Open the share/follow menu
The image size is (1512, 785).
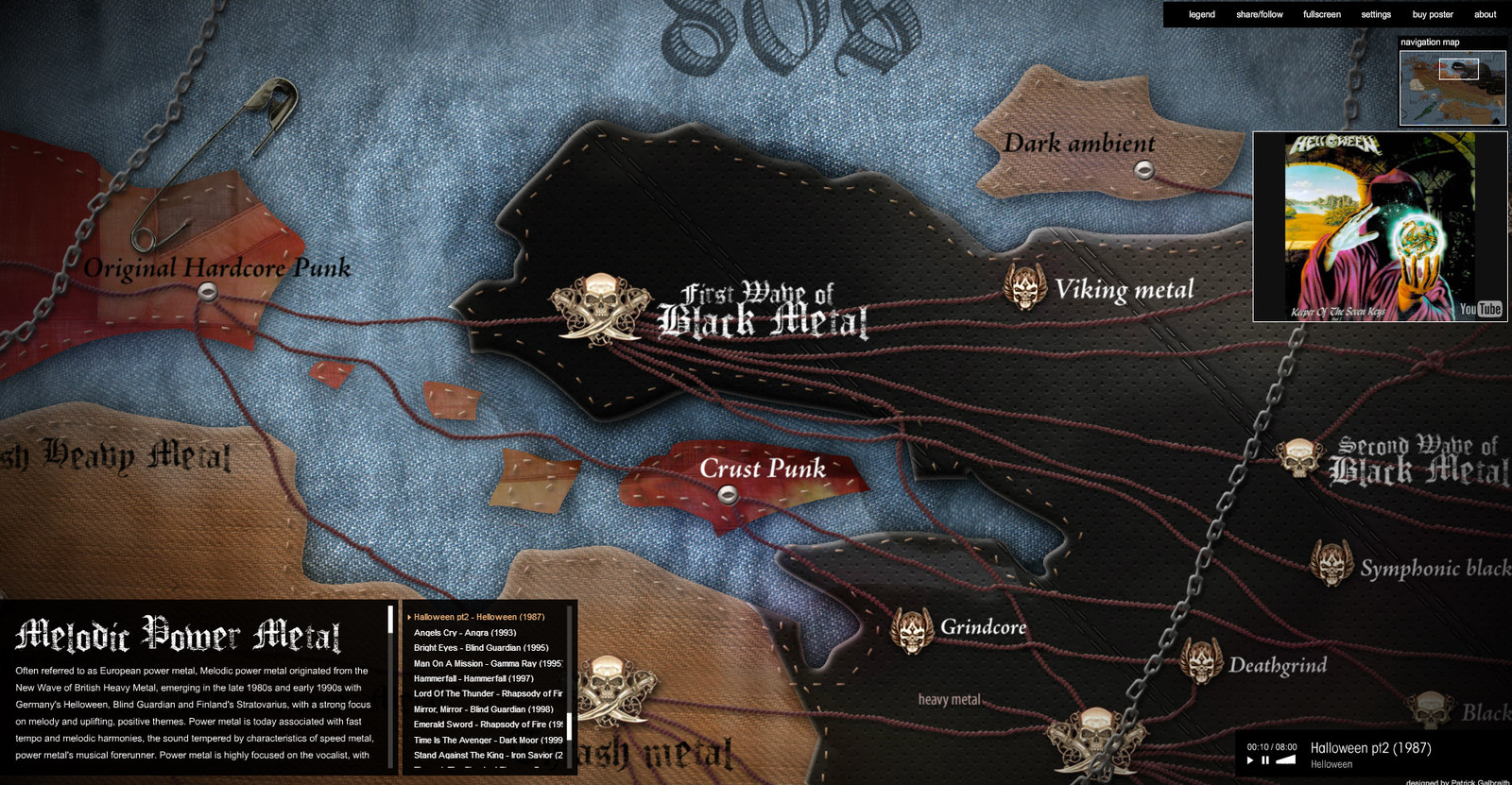point(1259,14)
